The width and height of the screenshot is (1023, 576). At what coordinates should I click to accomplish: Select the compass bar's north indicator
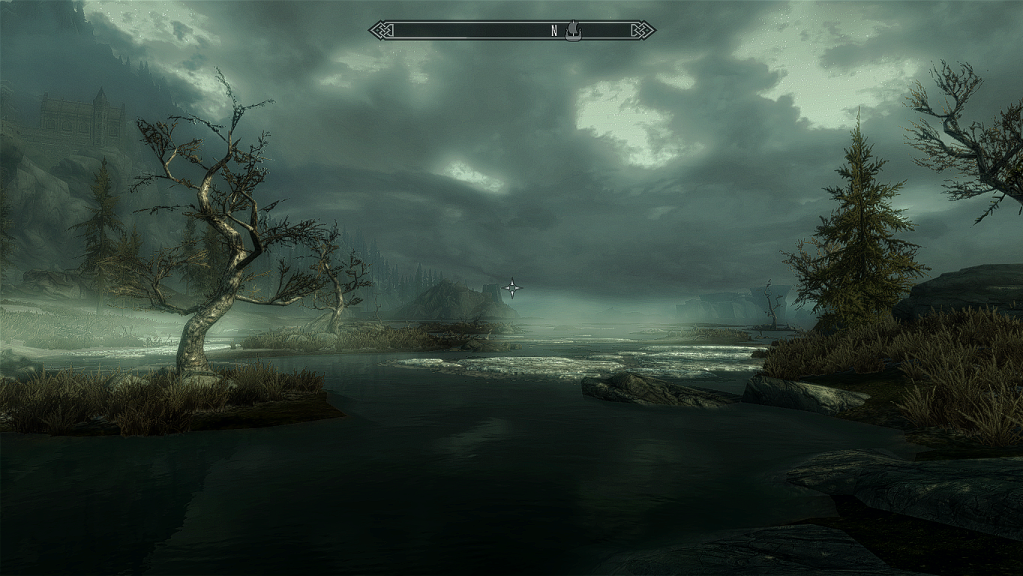point(554,31)
